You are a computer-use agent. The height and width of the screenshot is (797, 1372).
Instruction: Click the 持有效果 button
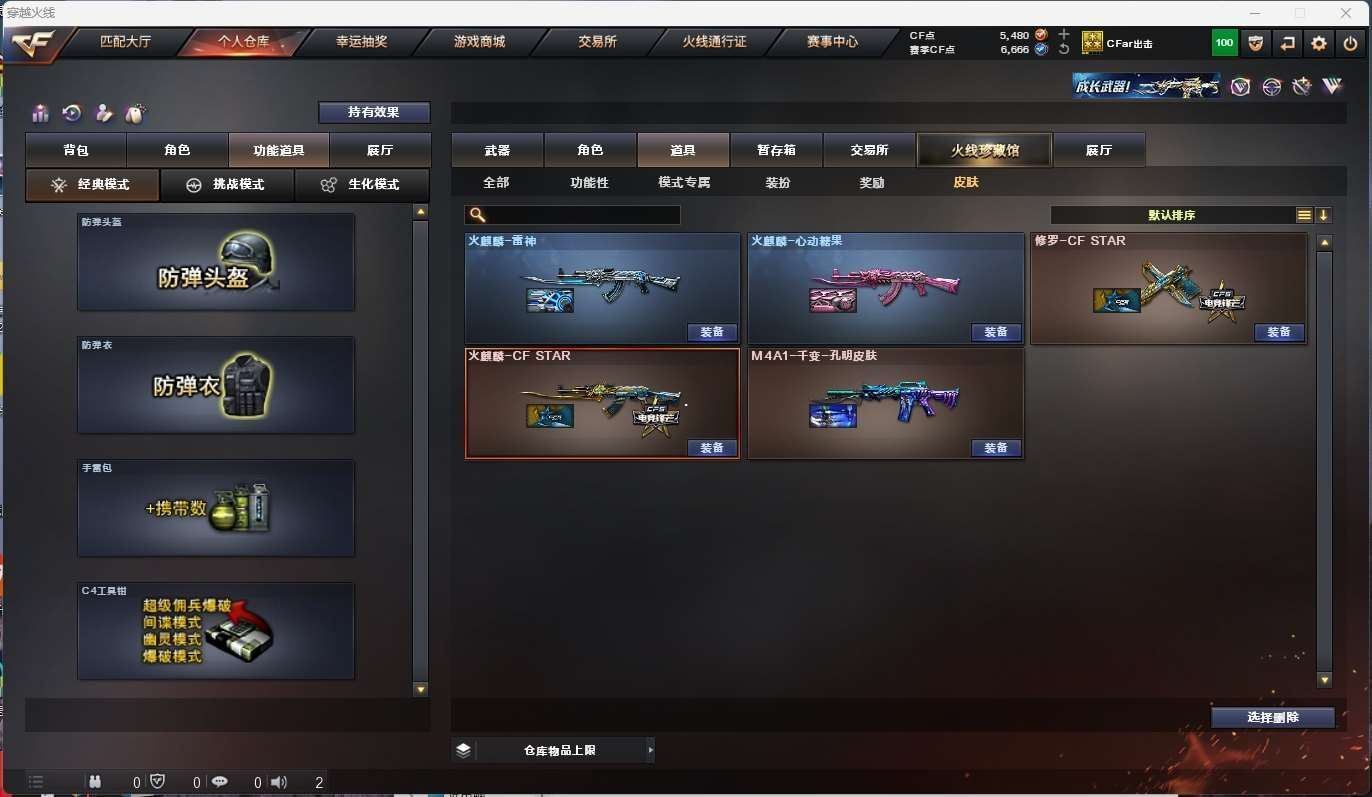click(x=374, y=112)
